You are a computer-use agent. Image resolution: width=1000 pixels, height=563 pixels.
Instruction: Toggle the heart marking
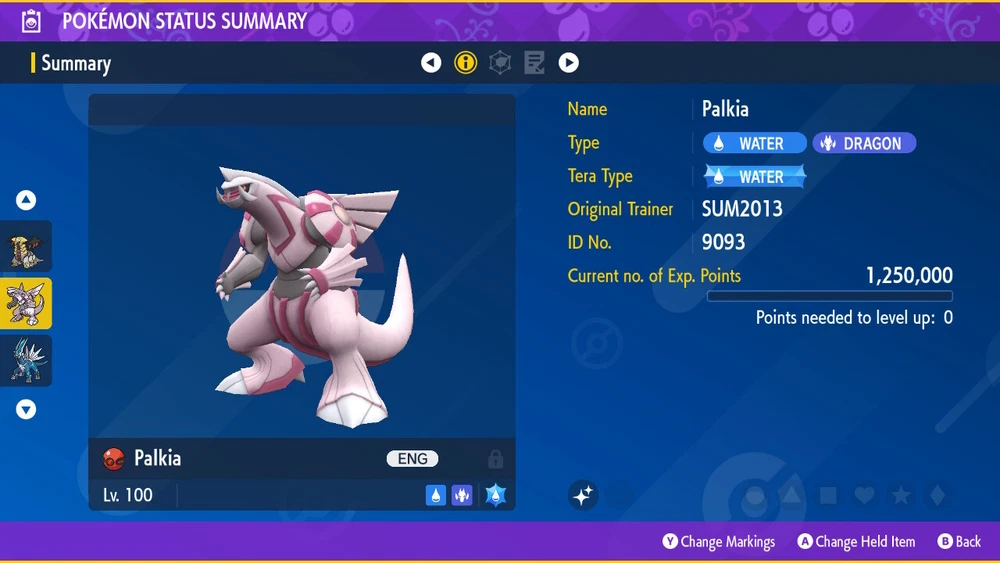[x=864, y=495]
